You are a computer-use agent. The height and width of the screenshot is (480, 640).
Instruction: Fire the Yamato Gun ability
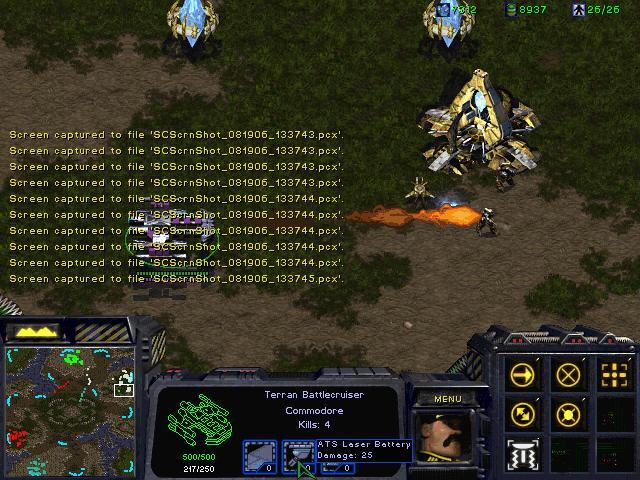(523, 450)
